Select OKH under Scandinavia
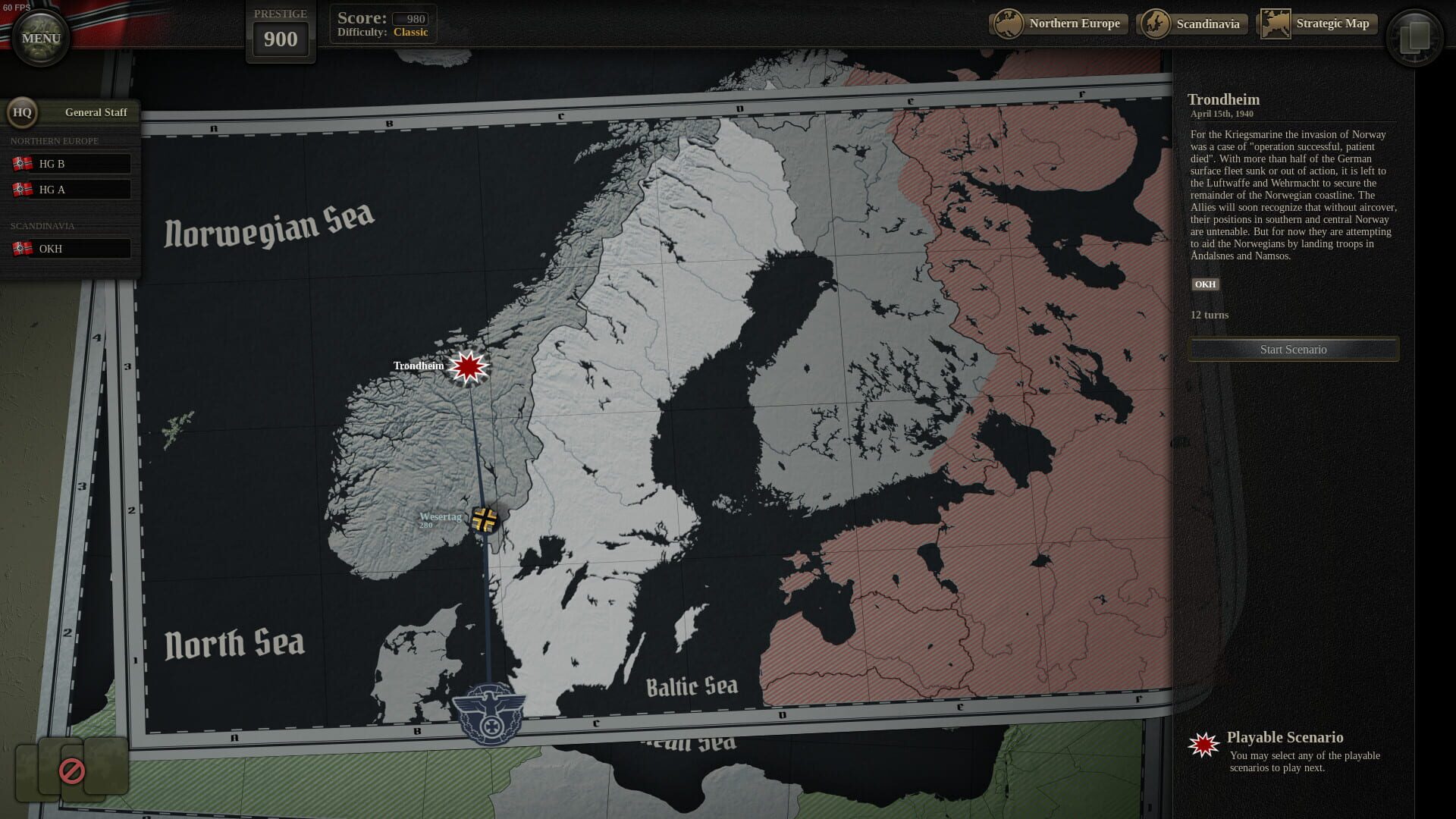Image resolution: width=1456 pixels, height=819 pixels. coord(72,248)
